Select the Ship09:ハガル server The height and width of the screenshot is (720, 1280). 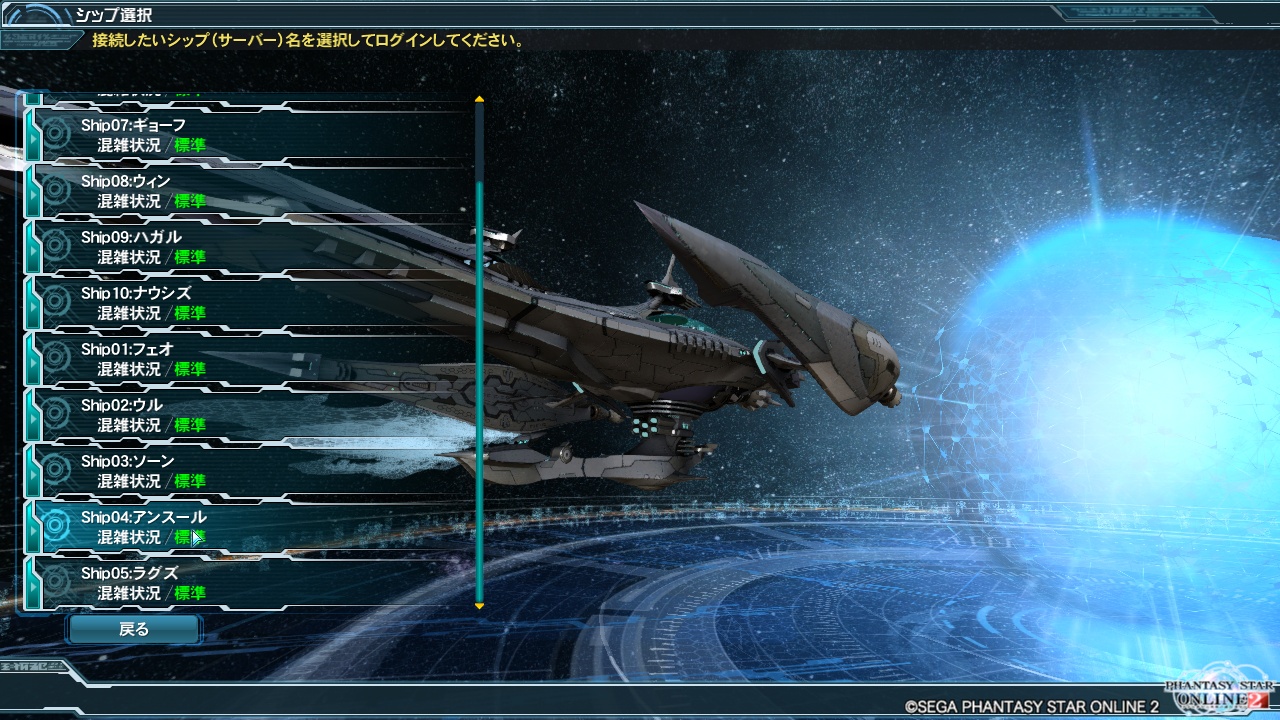pyautogui.click(x=250, y=247)
